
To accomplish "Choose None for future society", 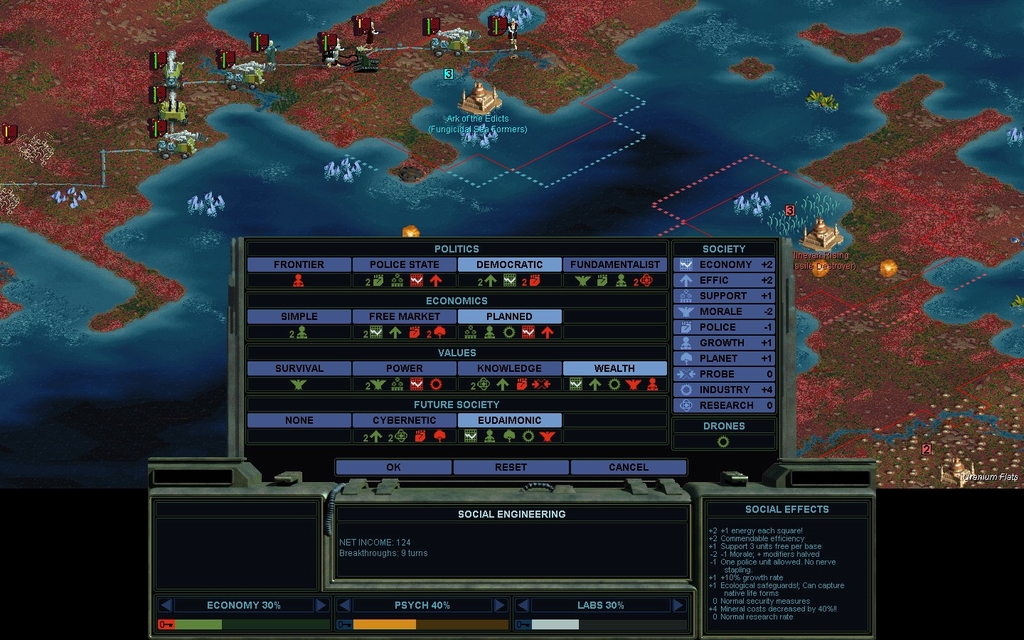I will pyautogui.click(x=299, y=421).
